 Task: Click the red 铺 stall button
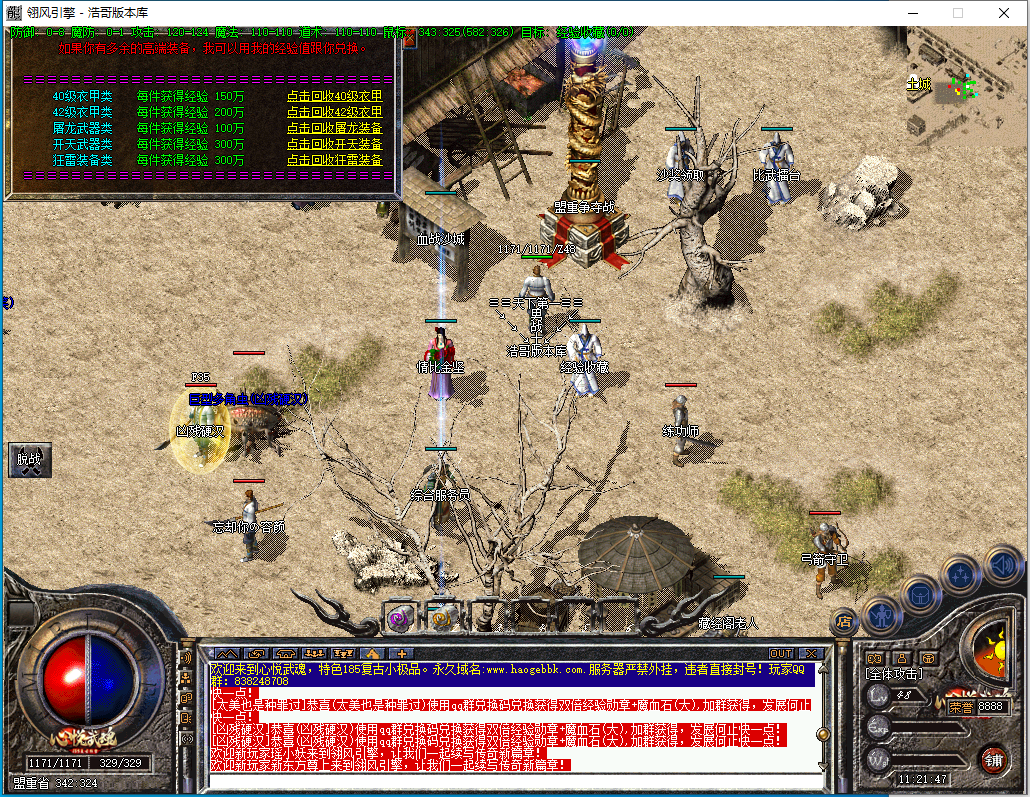click(993, 759)
